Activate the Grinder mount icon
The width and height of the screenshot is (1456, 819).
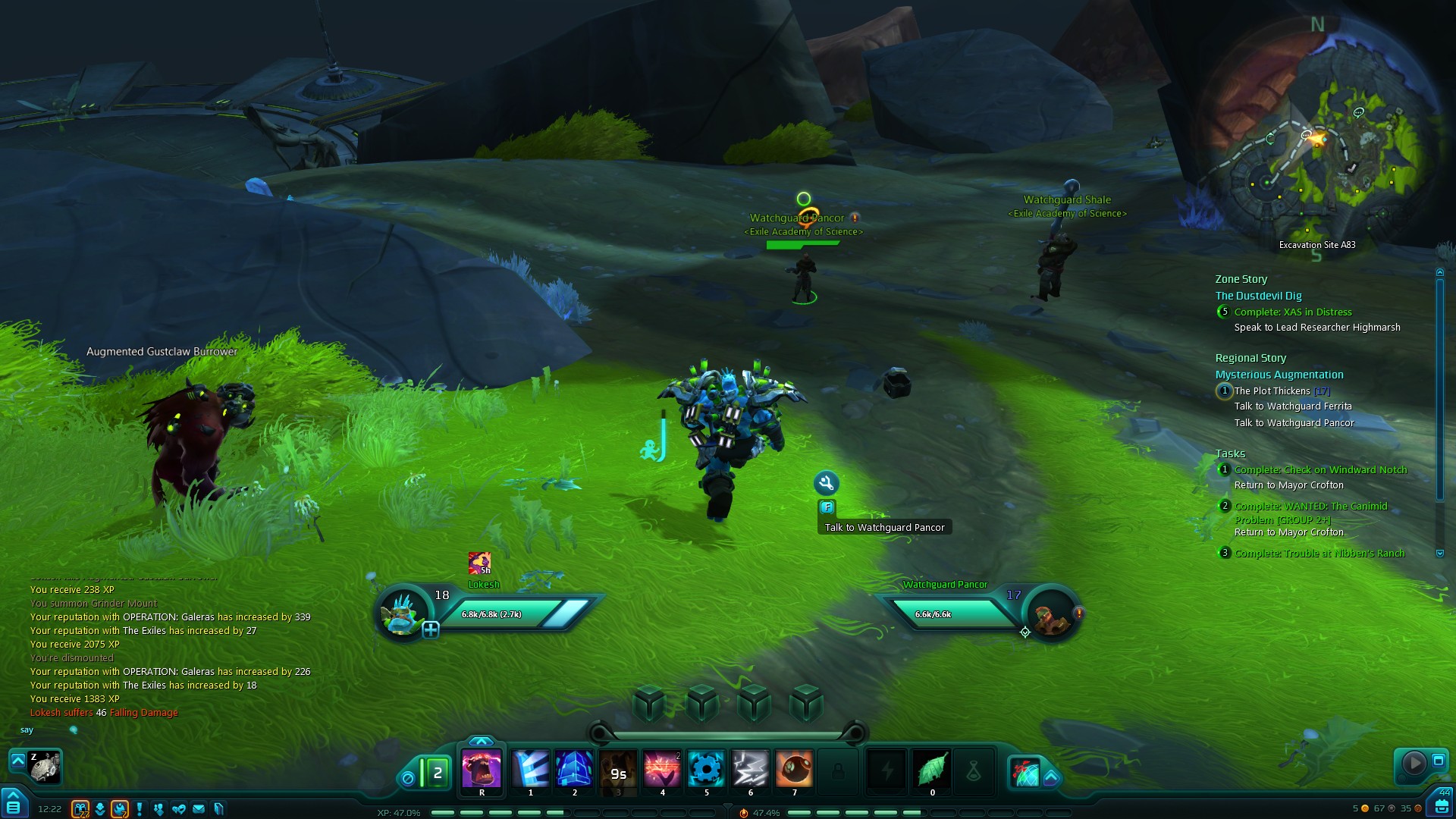click(44, 767)
